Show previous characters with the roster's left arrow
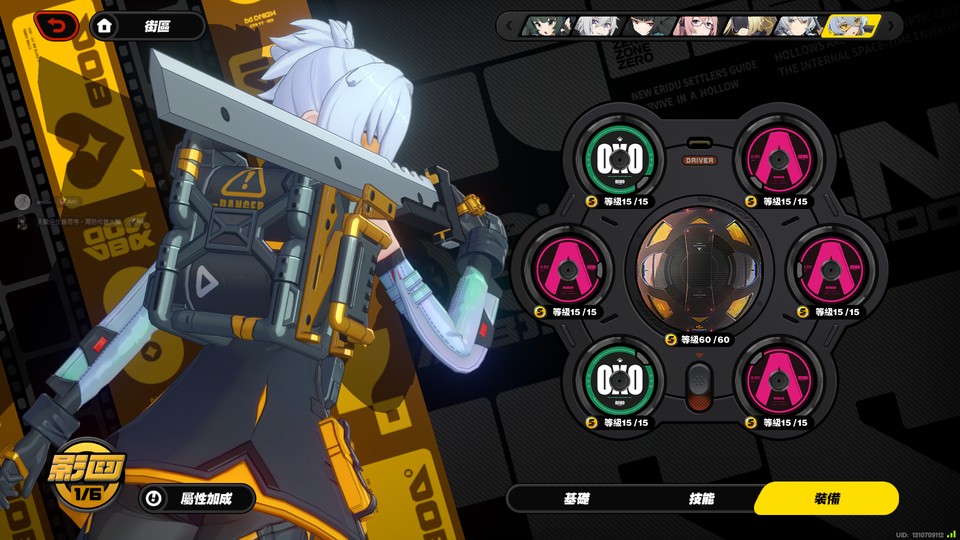960x540 pixels. (x=509, y=26)
